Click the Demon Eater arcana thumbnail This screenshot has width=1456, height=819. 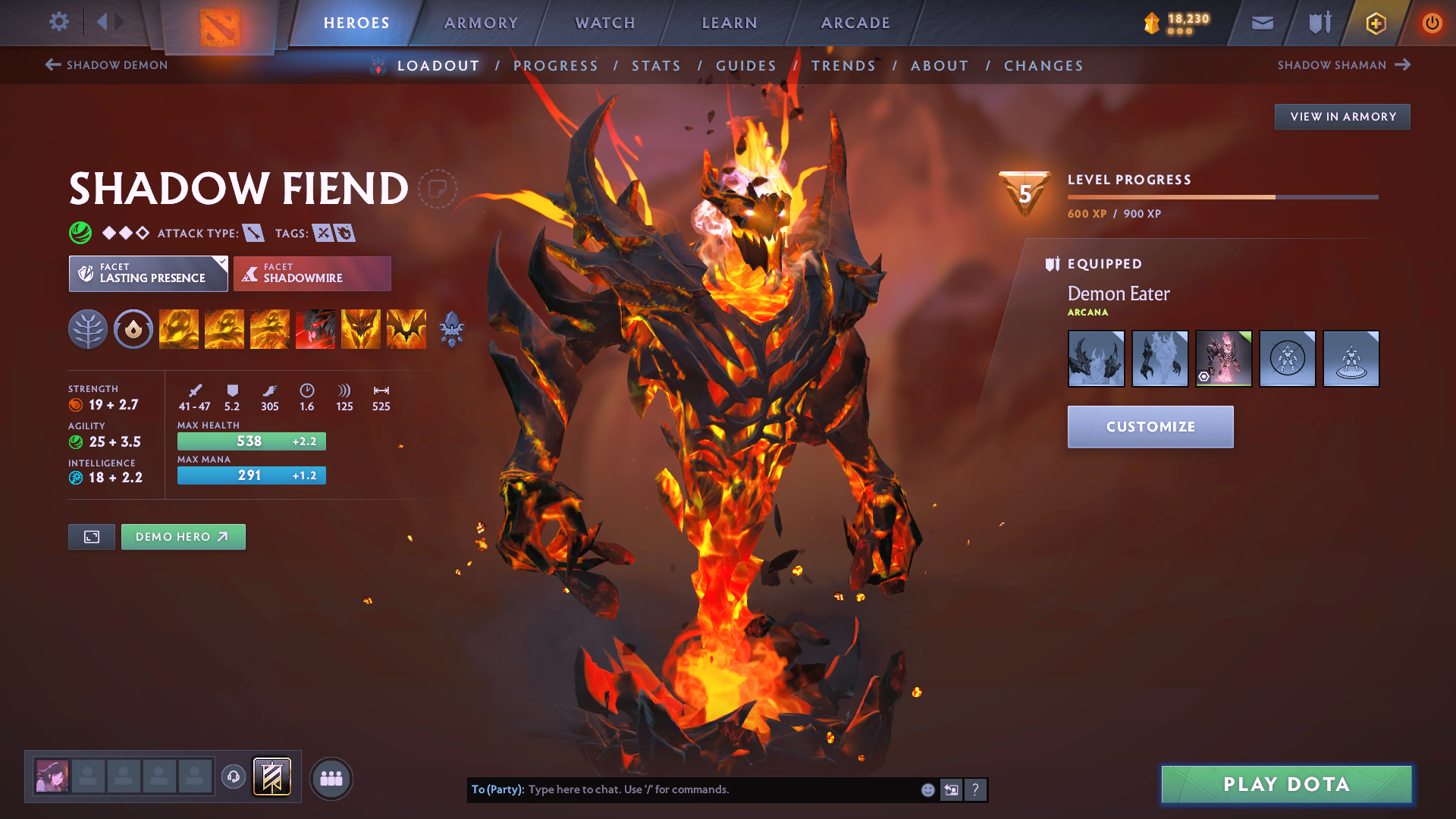(x=1223, y=358)
